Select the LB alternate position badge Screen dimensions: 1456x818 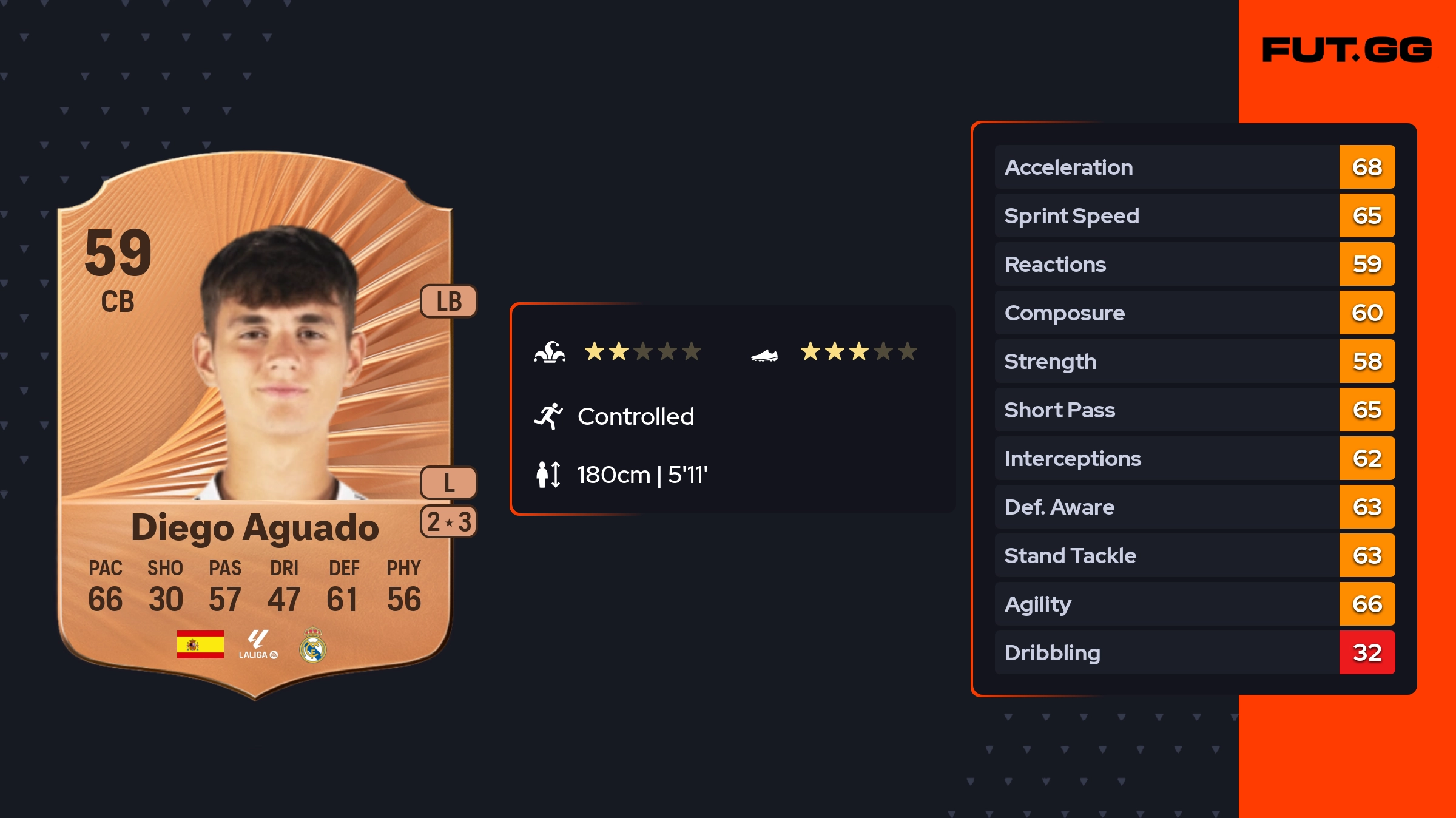tap(449, 301)
